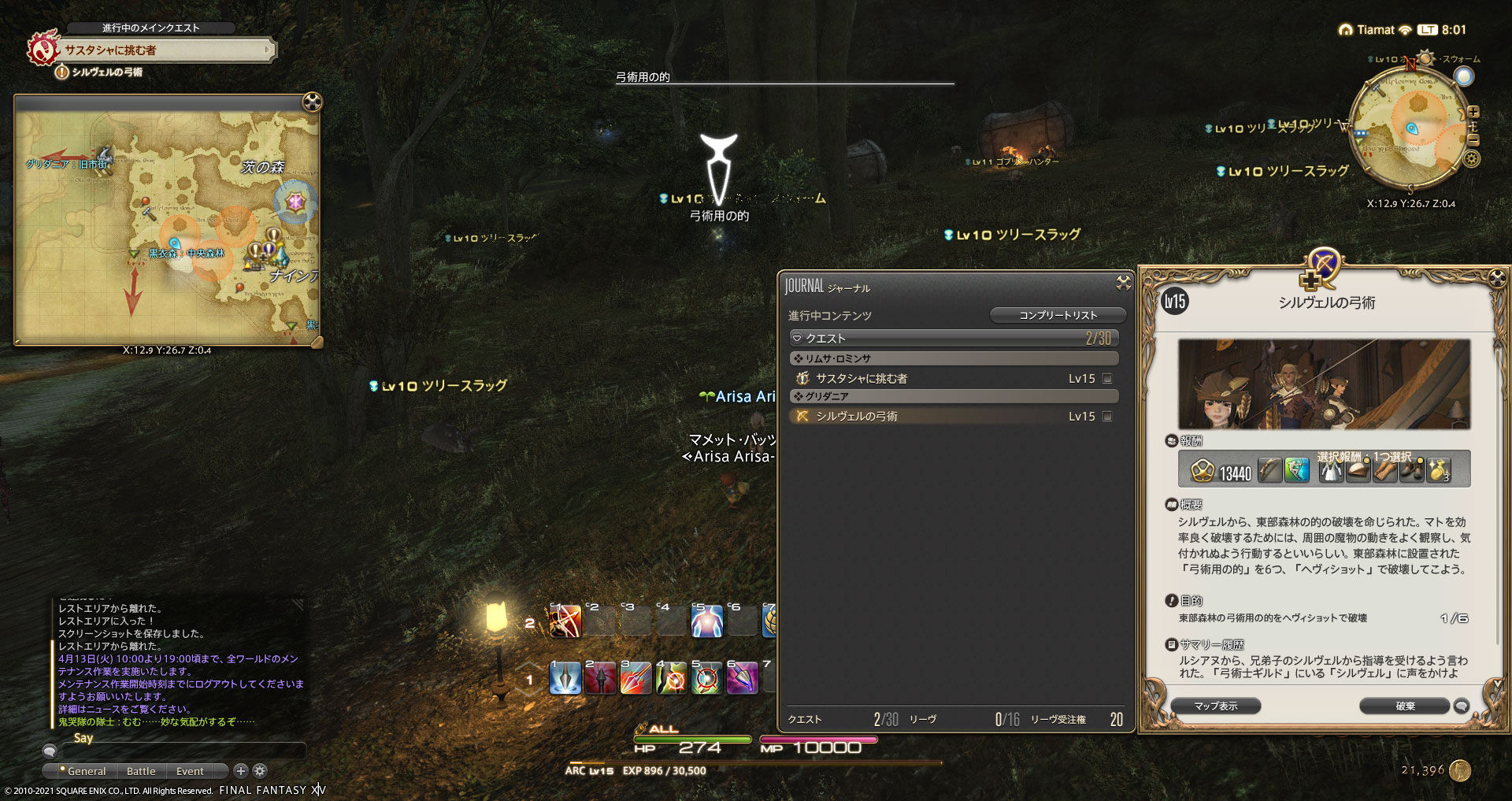1512x801 pixels.
Task: Click the Say chat input field
Action: [x=181, y=753]
